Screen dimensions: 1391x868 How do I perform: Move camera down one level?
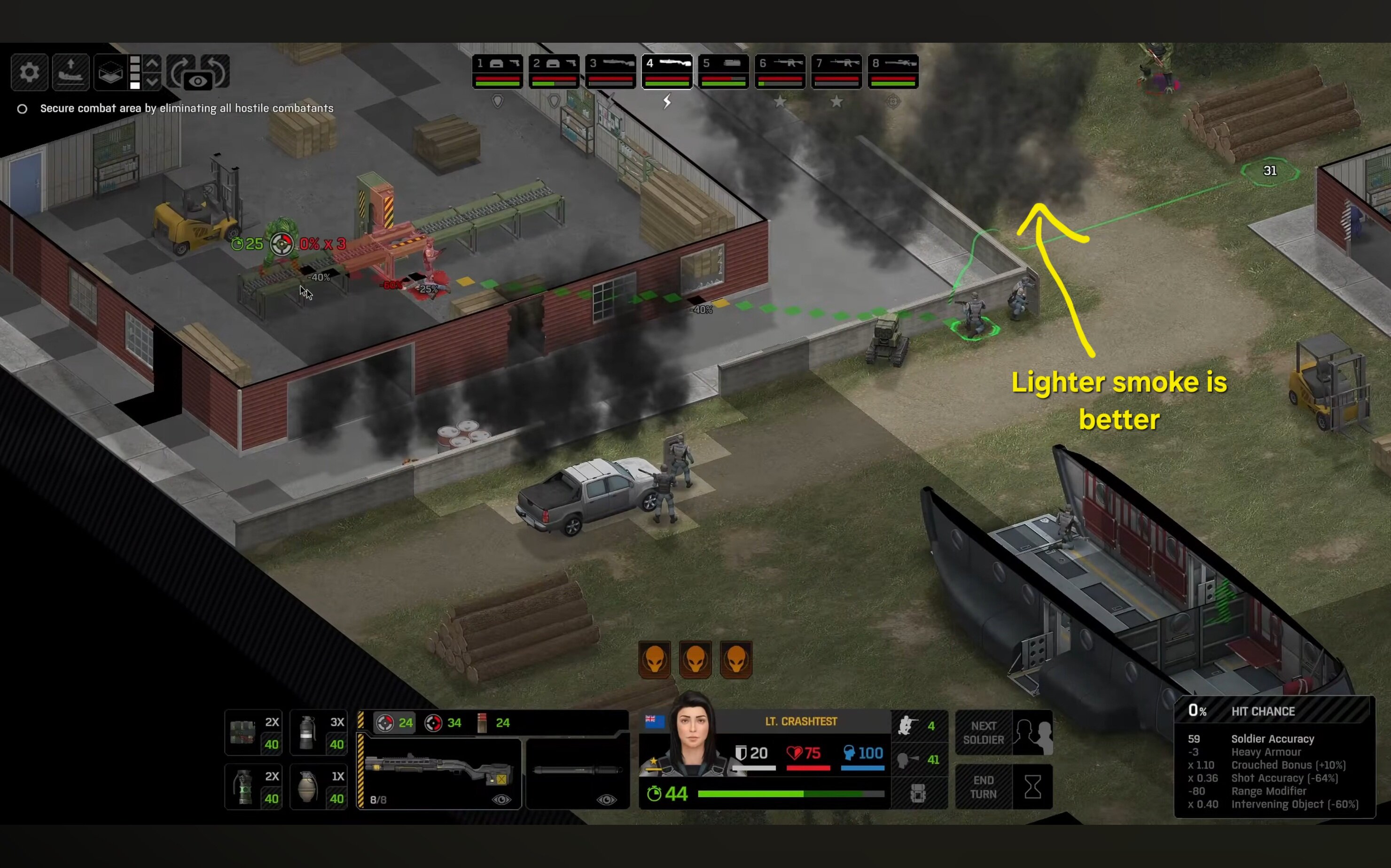point(152,82)
